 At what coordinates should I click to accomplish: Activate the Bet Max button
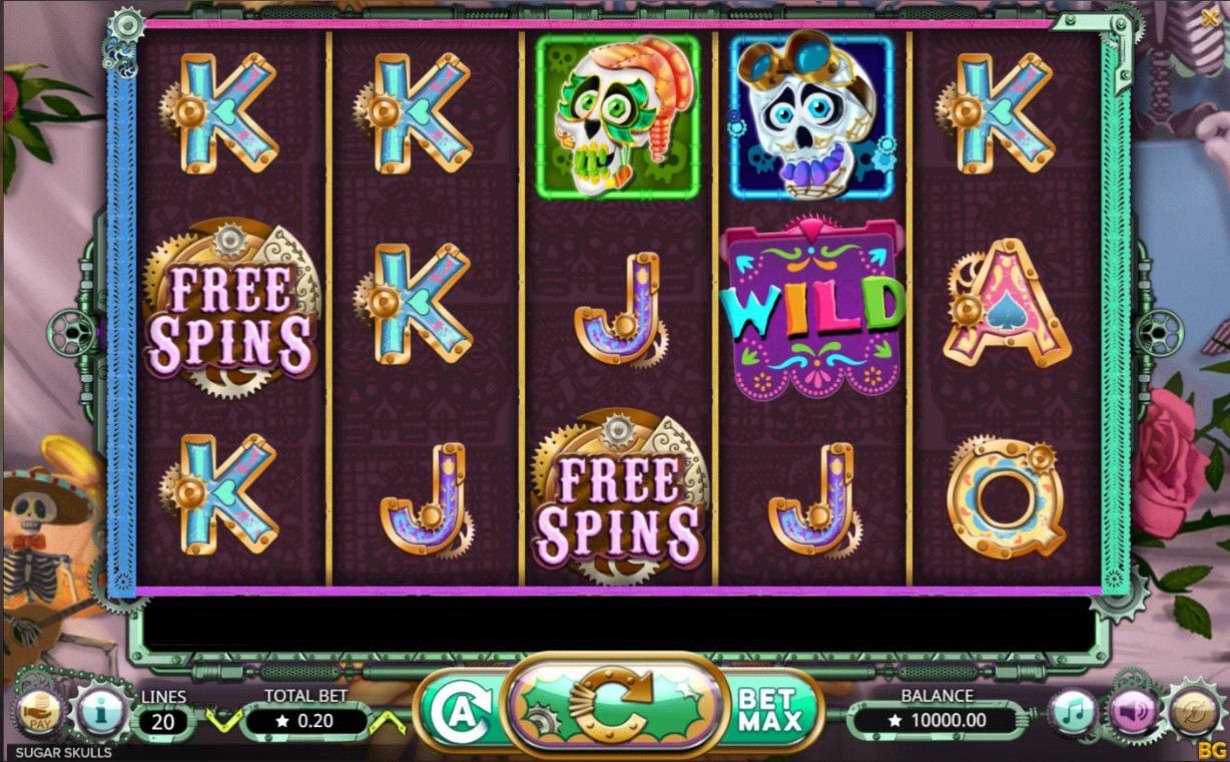[x=770, y=709]
